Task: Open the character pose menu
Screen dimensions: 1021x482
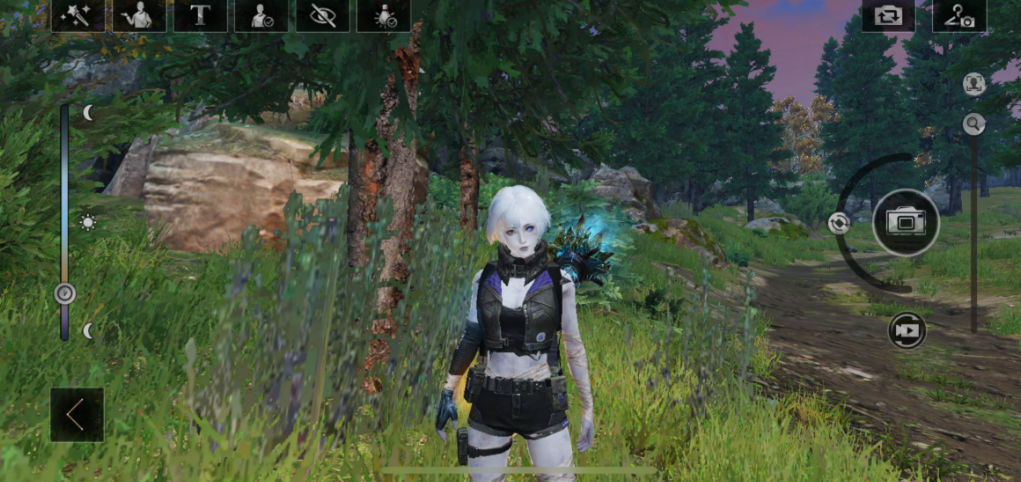Action: click(x=139, y=15)
